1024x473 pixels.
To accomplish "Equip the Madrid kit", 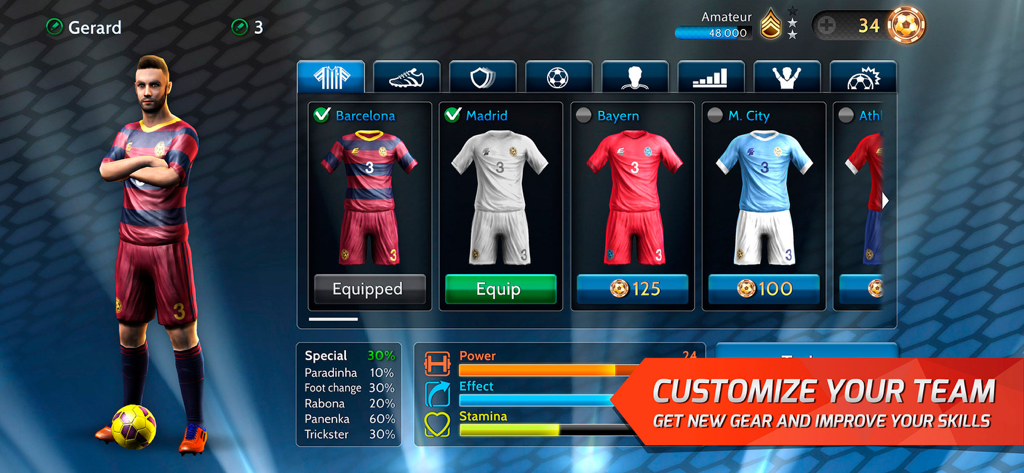I will (x=498, y=289).
